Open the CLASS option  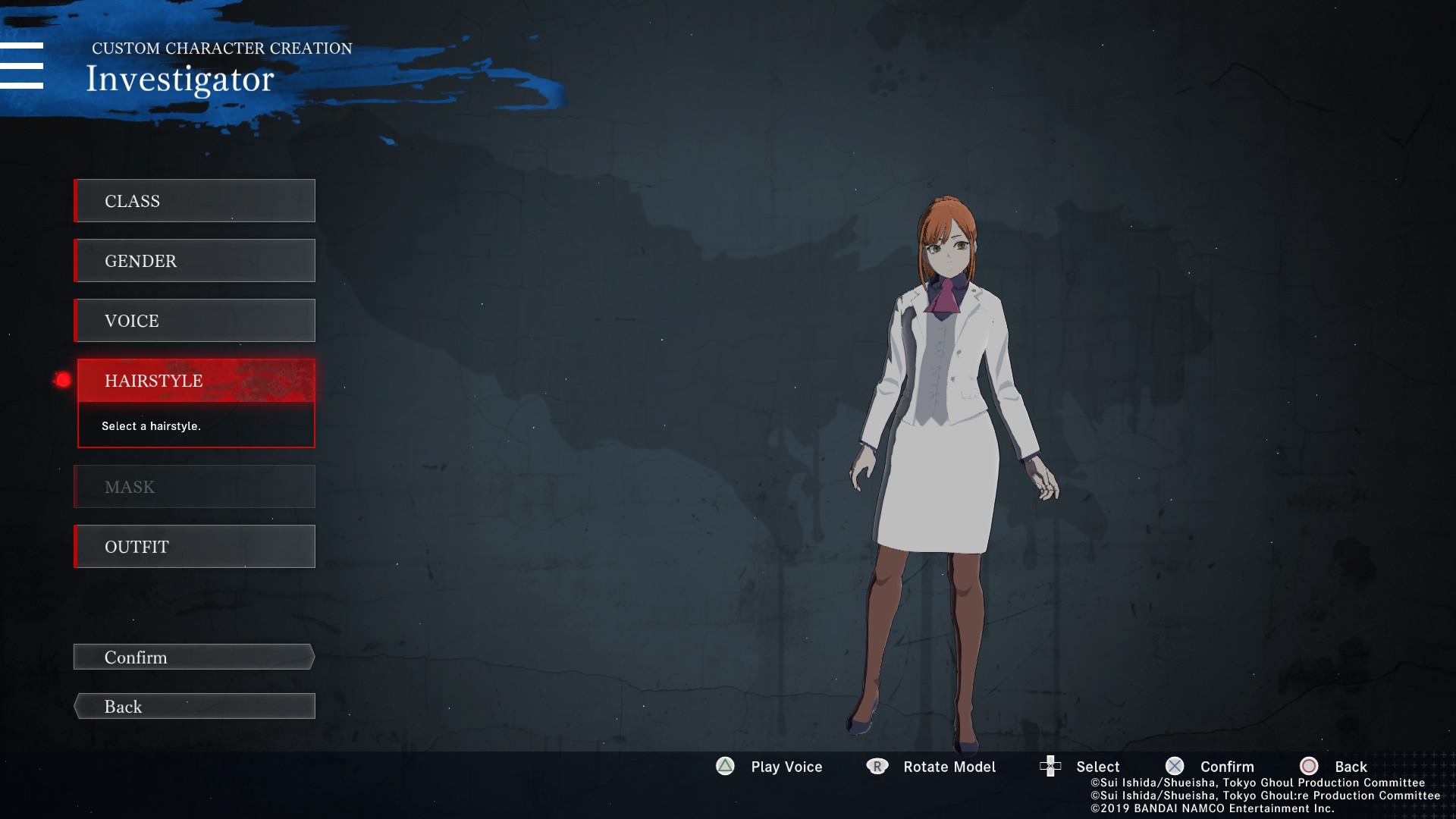195,201
